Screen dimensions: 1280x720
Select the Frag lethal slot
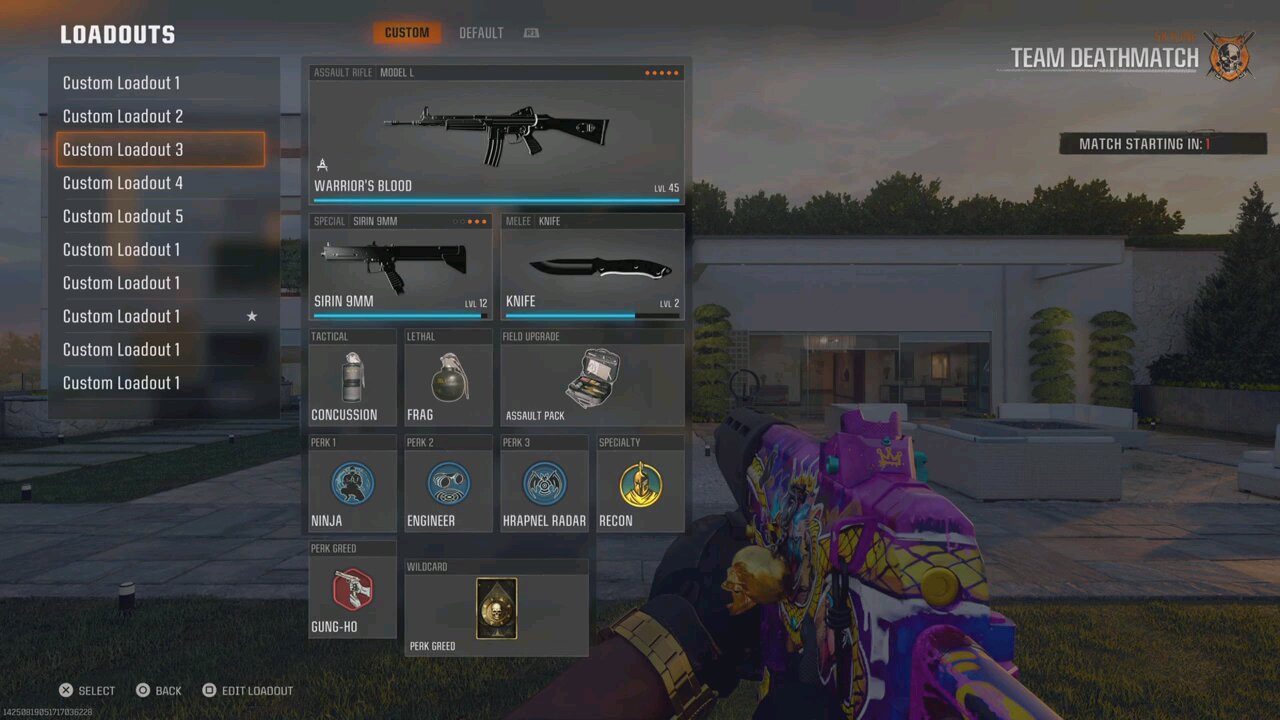448,379
